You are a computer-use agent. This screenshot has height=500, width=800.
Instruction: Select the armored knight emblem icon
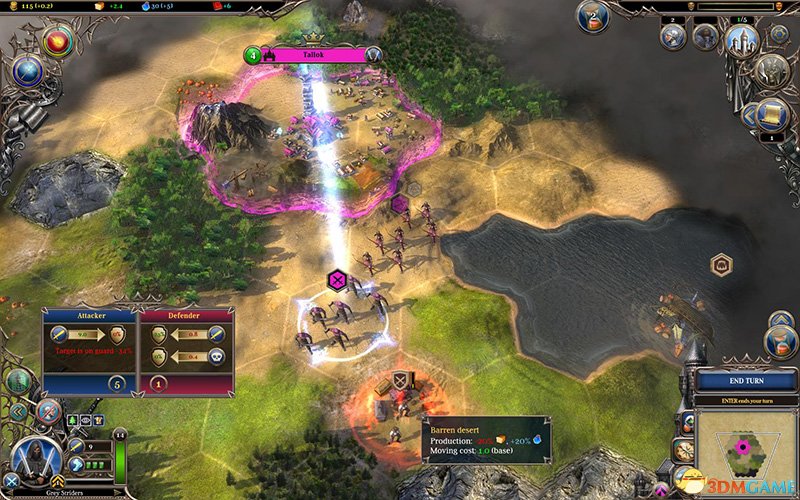772,72
